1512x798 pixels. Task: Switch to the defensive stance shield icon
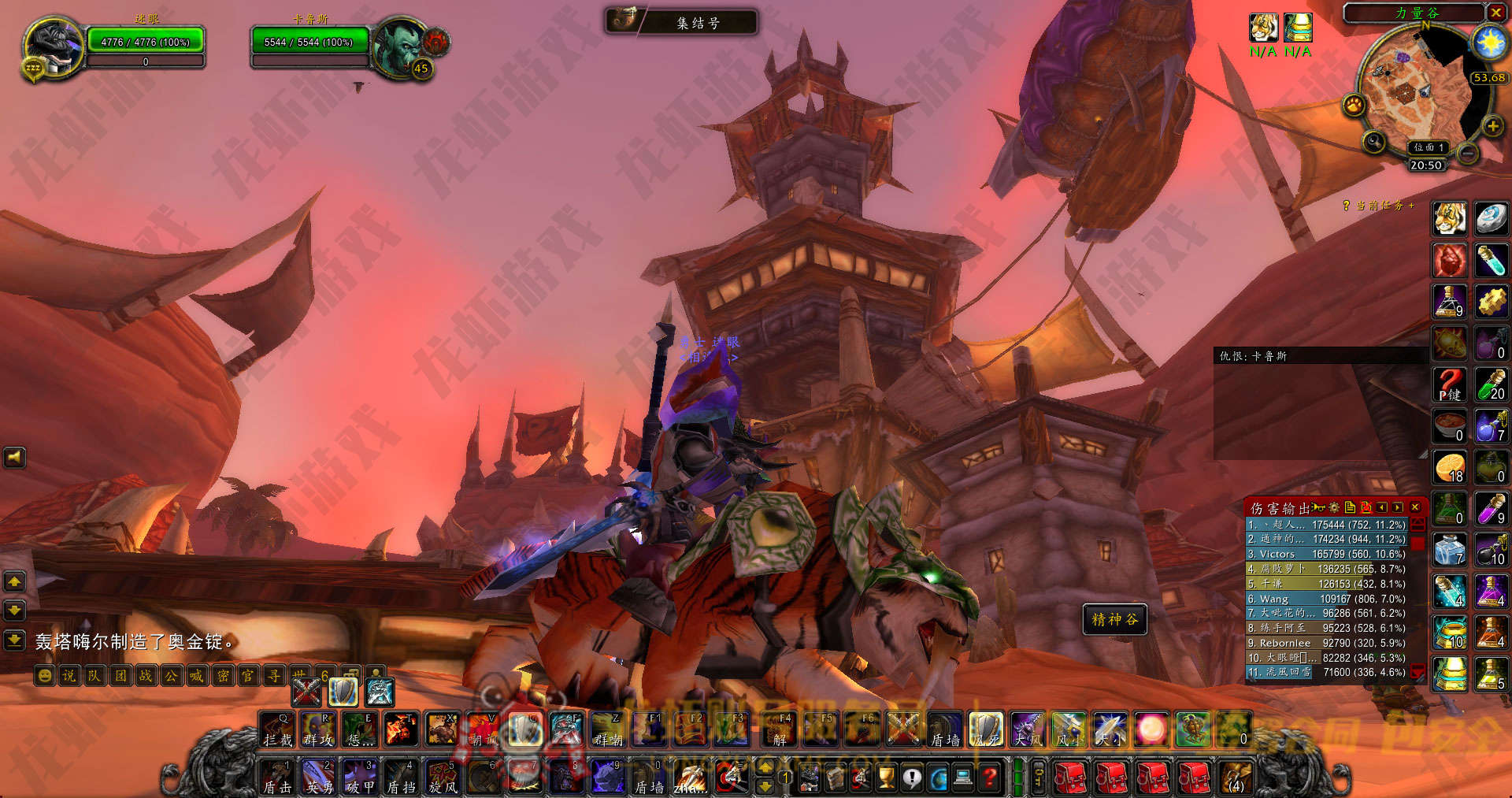pyautogui.click(x=343, y=692)
